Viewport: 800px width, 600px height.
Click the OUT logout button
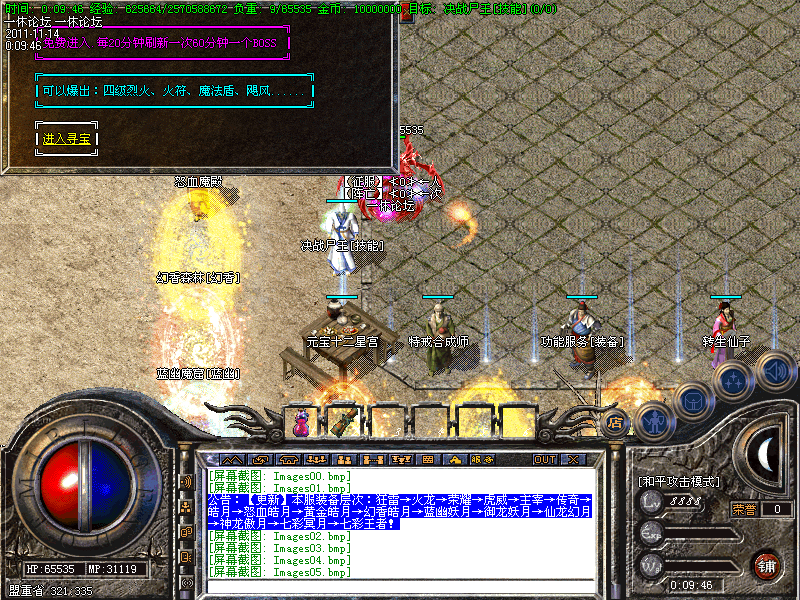point(544,459)
